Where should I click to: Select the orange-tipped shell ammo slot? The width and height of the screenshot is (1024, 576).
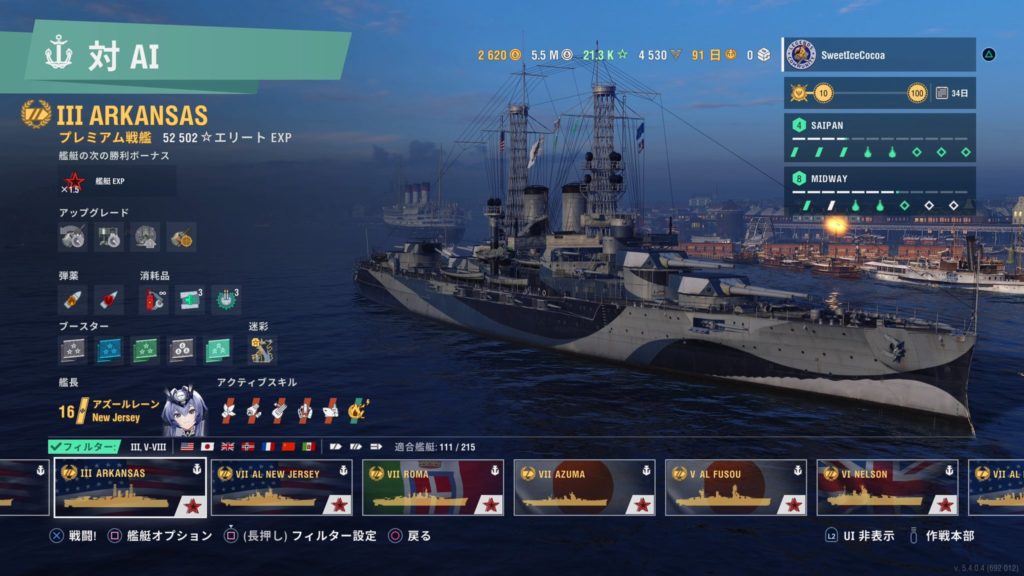click(73, 299)
